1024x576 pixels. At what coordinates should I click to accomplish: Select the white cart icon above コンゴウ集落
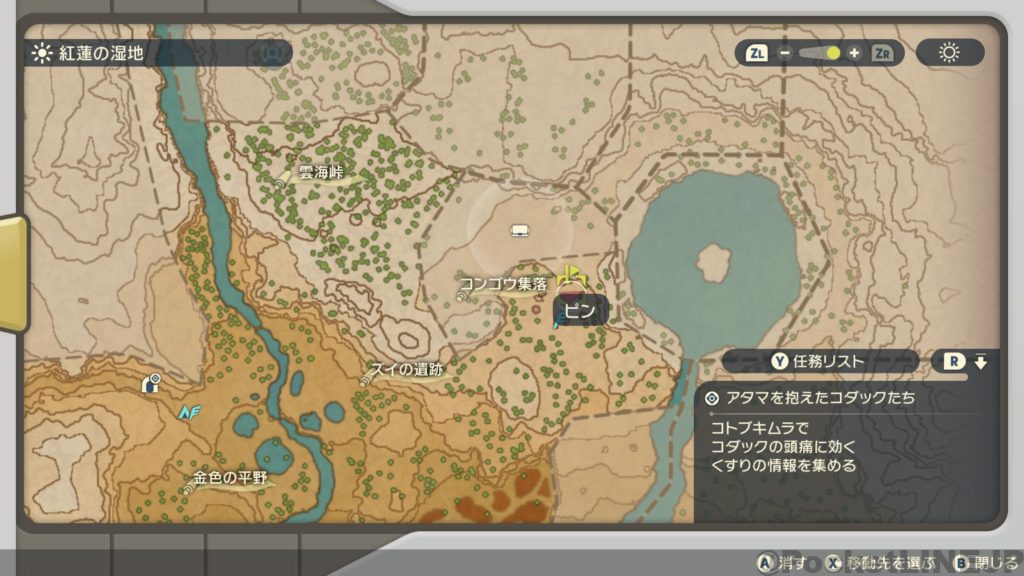tap(519, 232)
